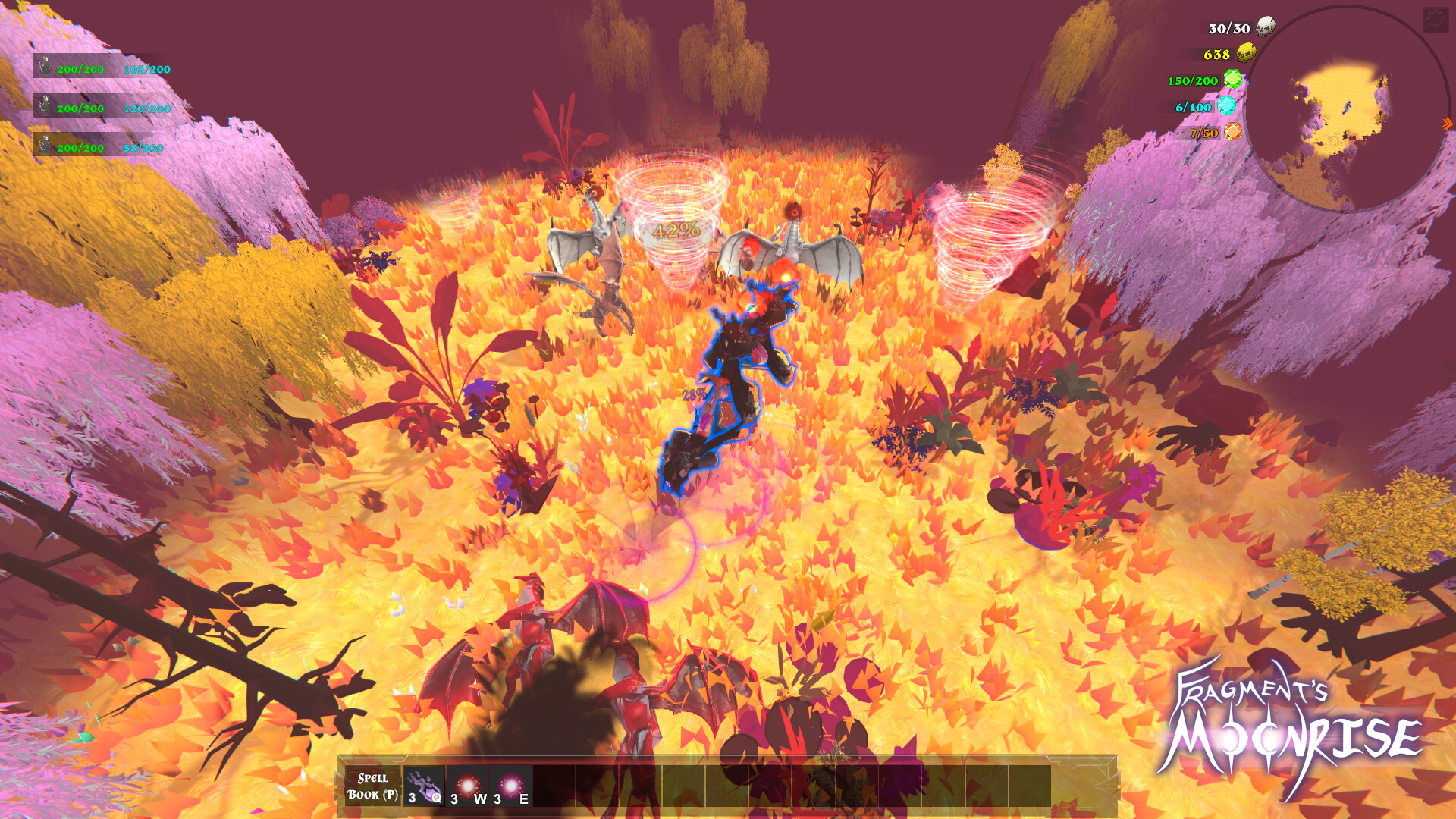Open the Spell Book (P) panel
This screenshot has width=1456, height=819.
[372, 787]
